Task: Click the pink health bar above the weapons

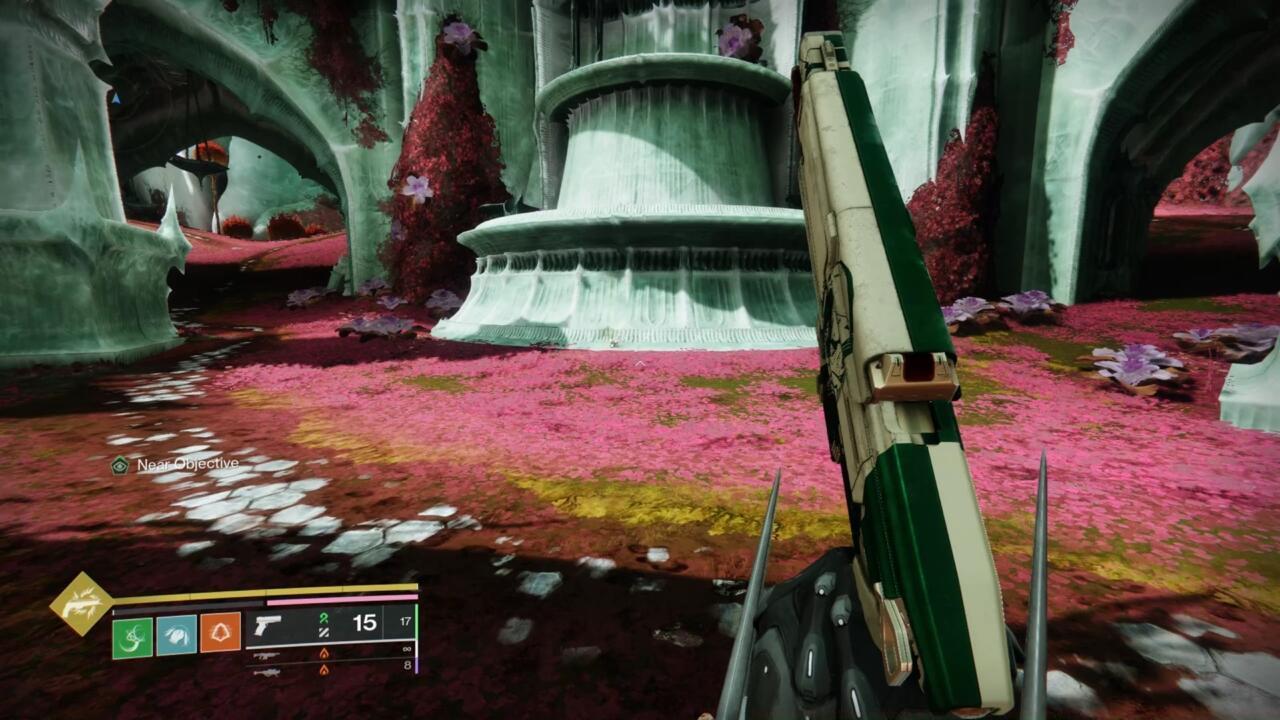Action: tap(345, 598)
